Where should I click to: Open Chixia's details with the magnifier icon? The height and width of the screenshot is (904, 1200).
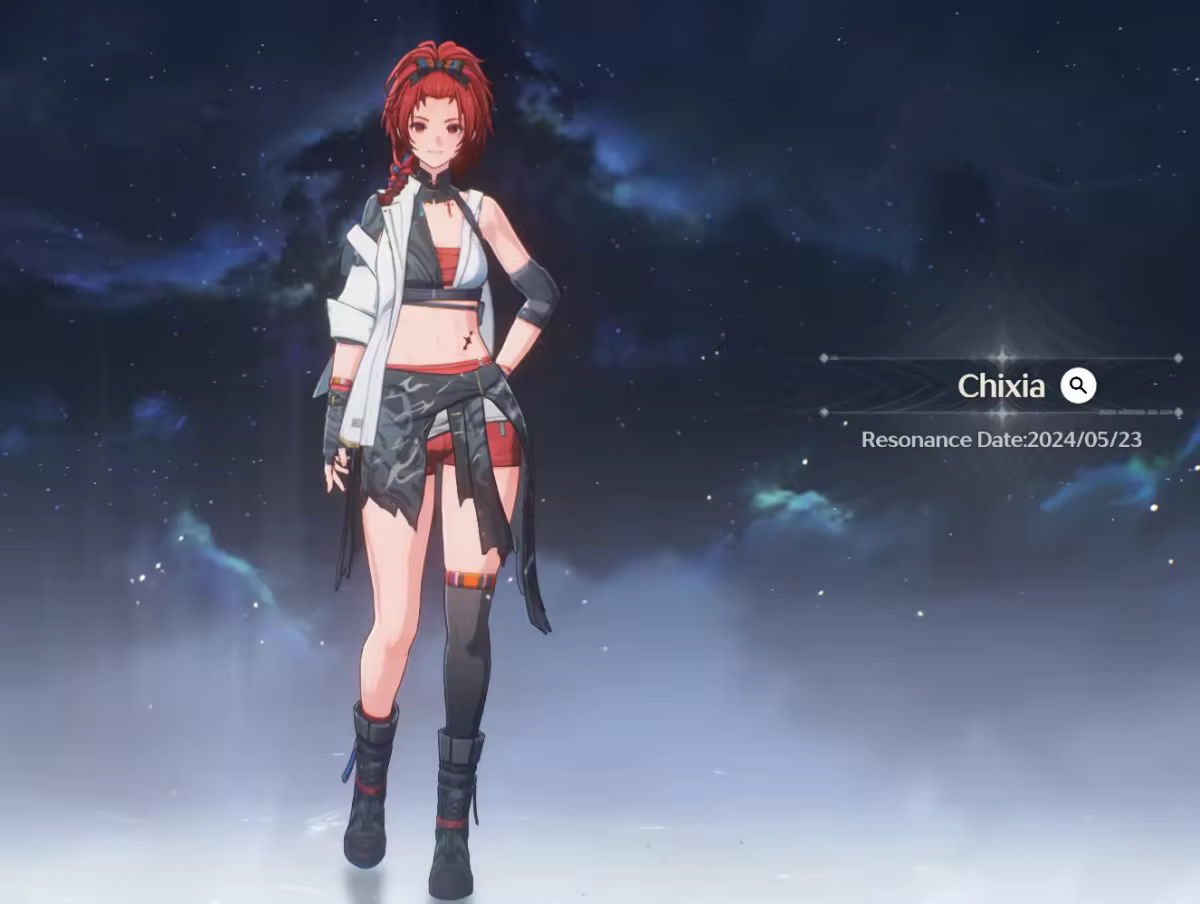pyautogui.click(x=1078, y=385)
